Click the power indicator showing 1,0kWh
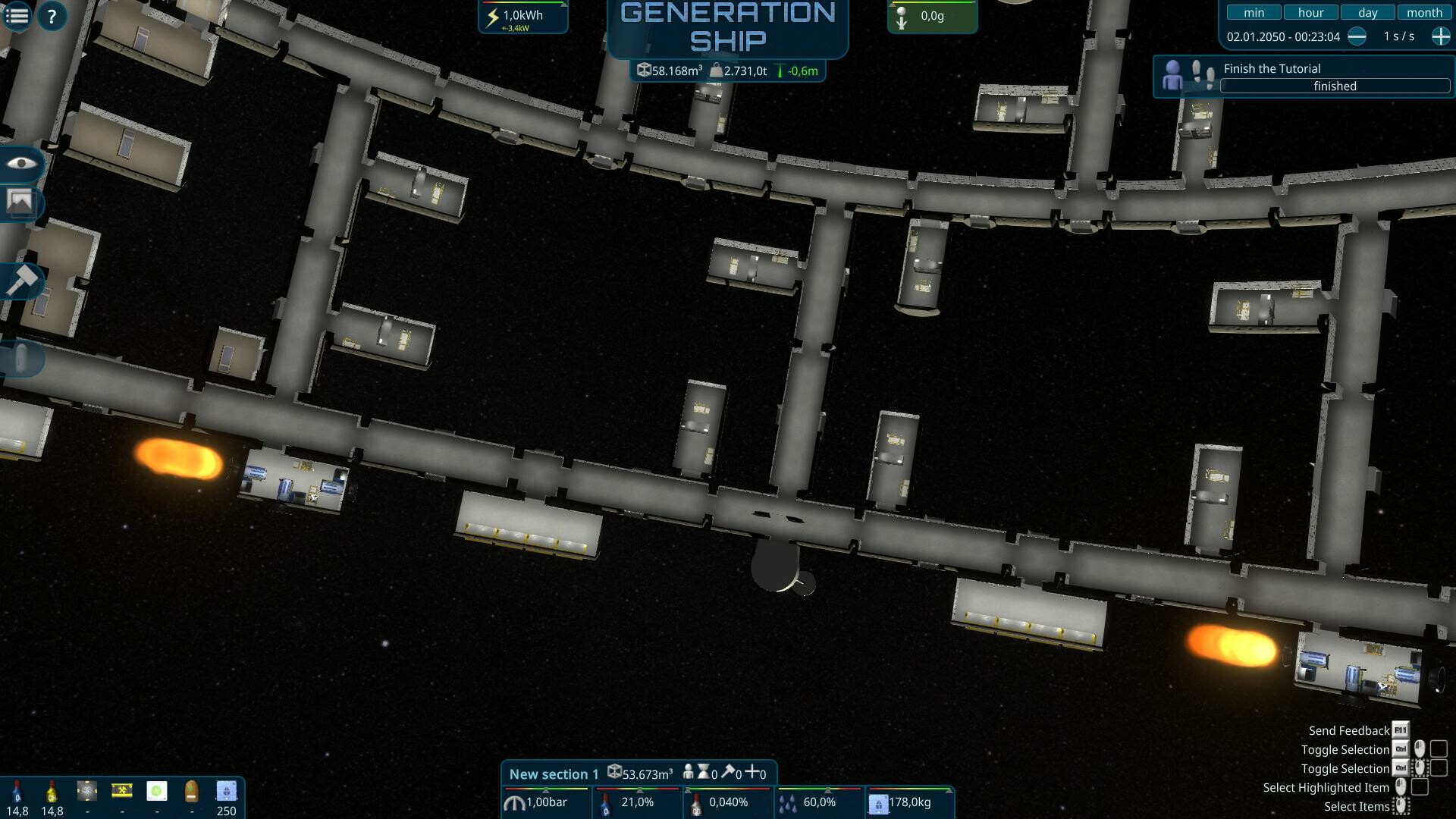This screenshot has width=1456, height=819. (x=522, y=17)
